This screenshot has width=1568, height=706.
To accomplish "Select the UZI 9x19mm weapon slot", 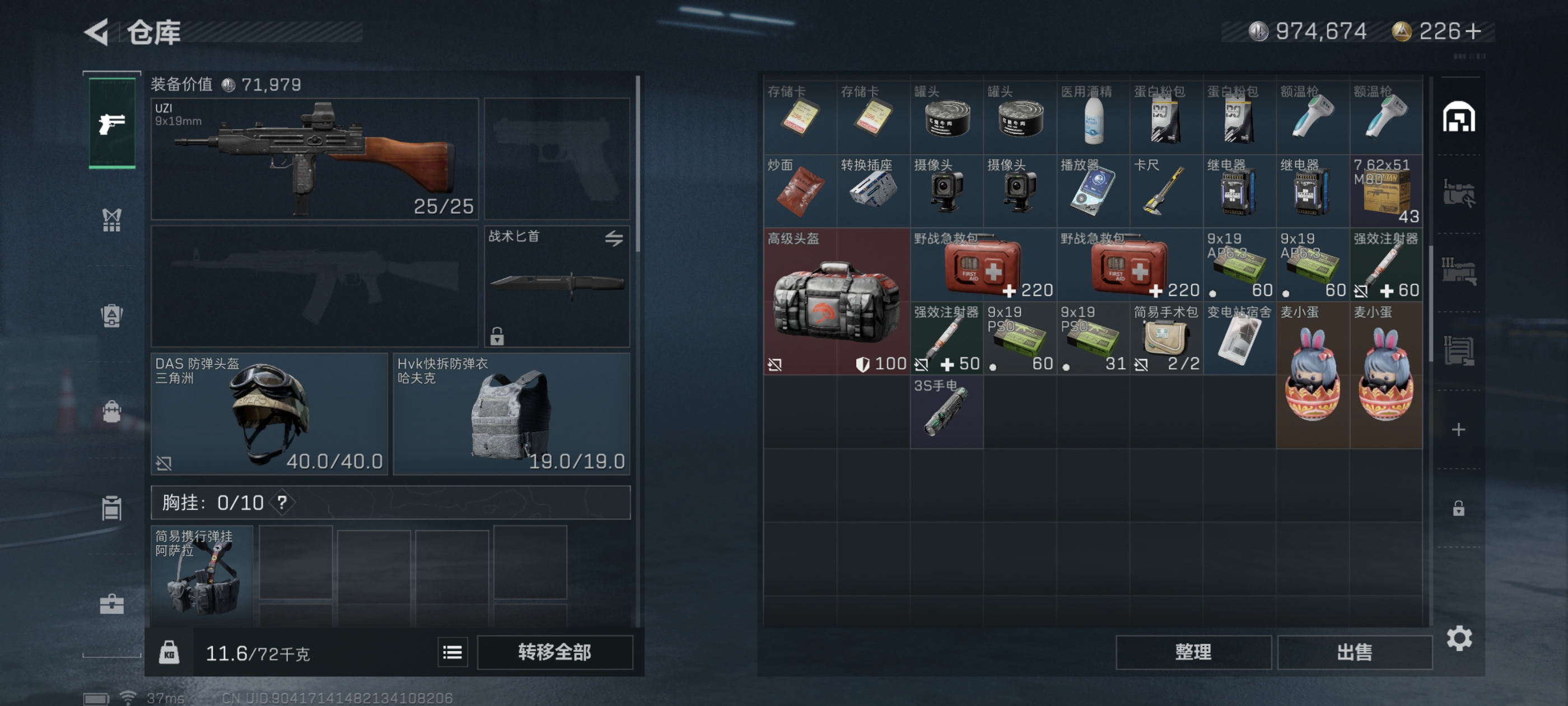I will pos(314,159).
